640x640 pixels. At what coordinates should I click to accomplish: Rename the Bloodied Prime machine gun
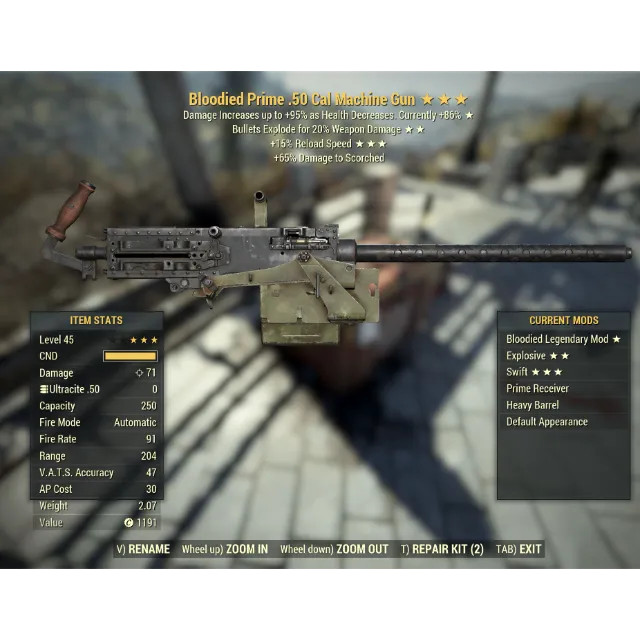click(143, 549)
